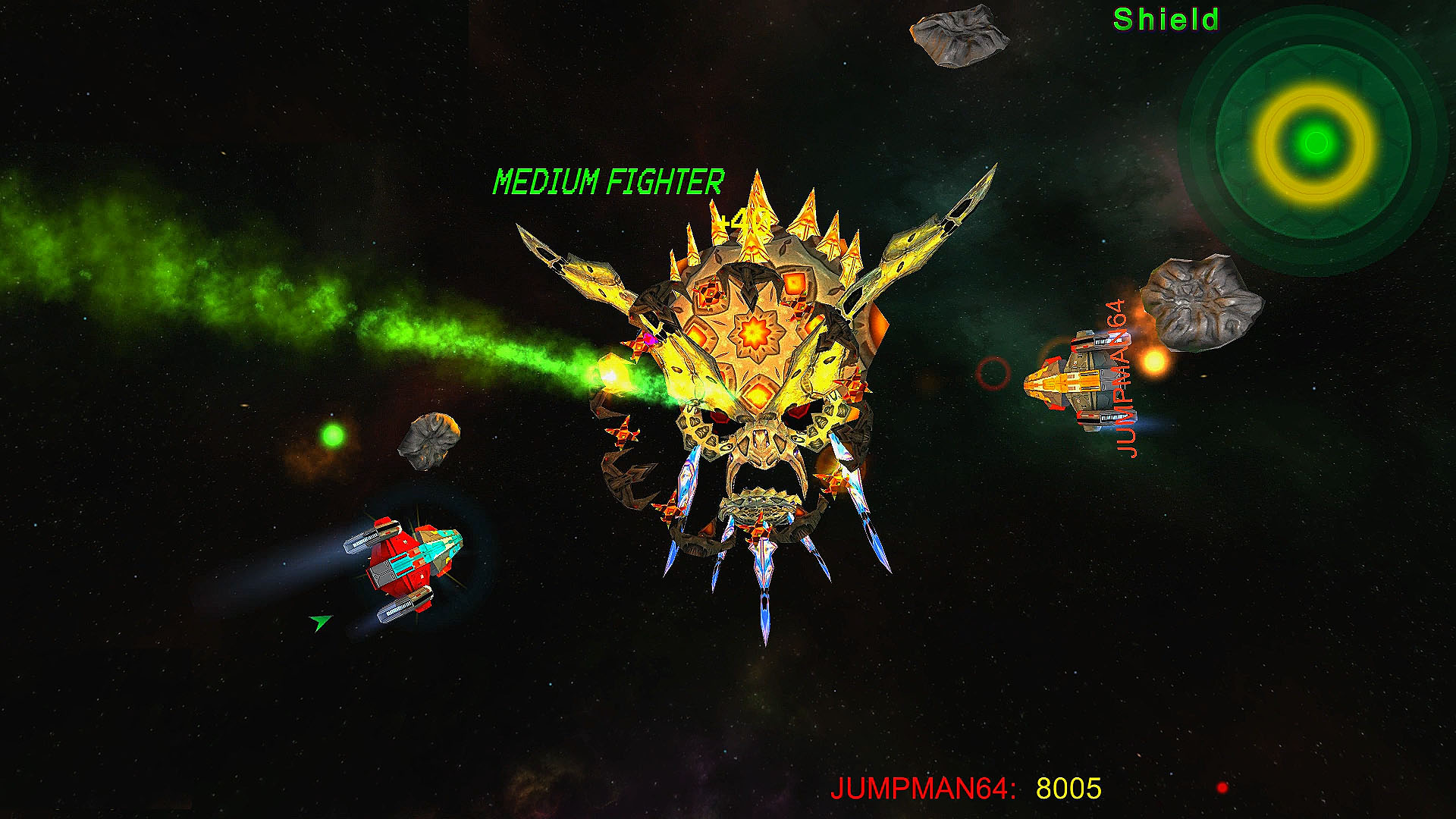Screen dimensions: 1456x819
Task: Click the green arrow marker below the player ship
Action: point(320,622)
